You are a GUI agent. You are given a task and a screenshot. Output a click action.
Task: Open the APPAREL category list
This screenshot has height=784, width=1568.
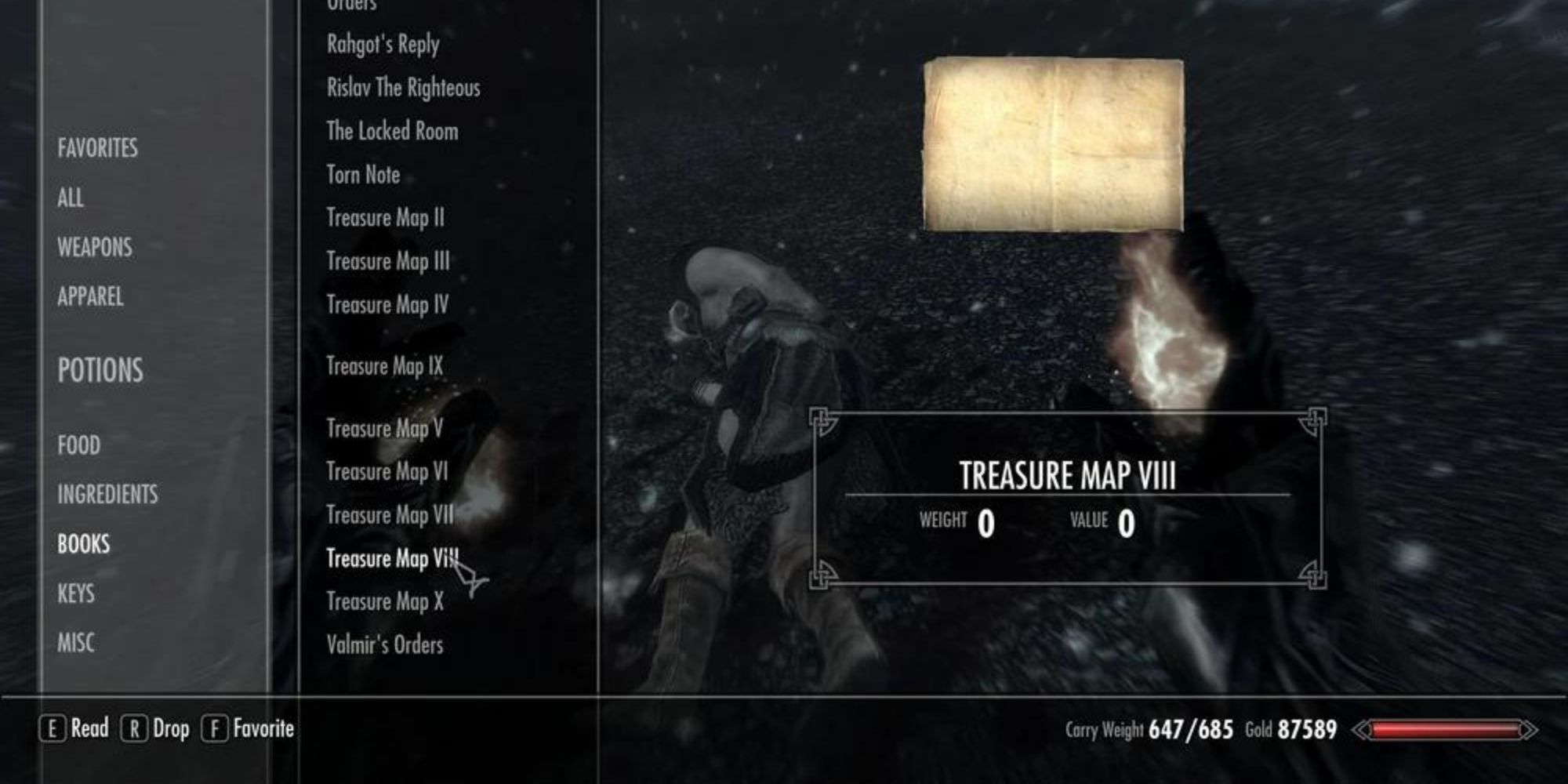(90, 298)
